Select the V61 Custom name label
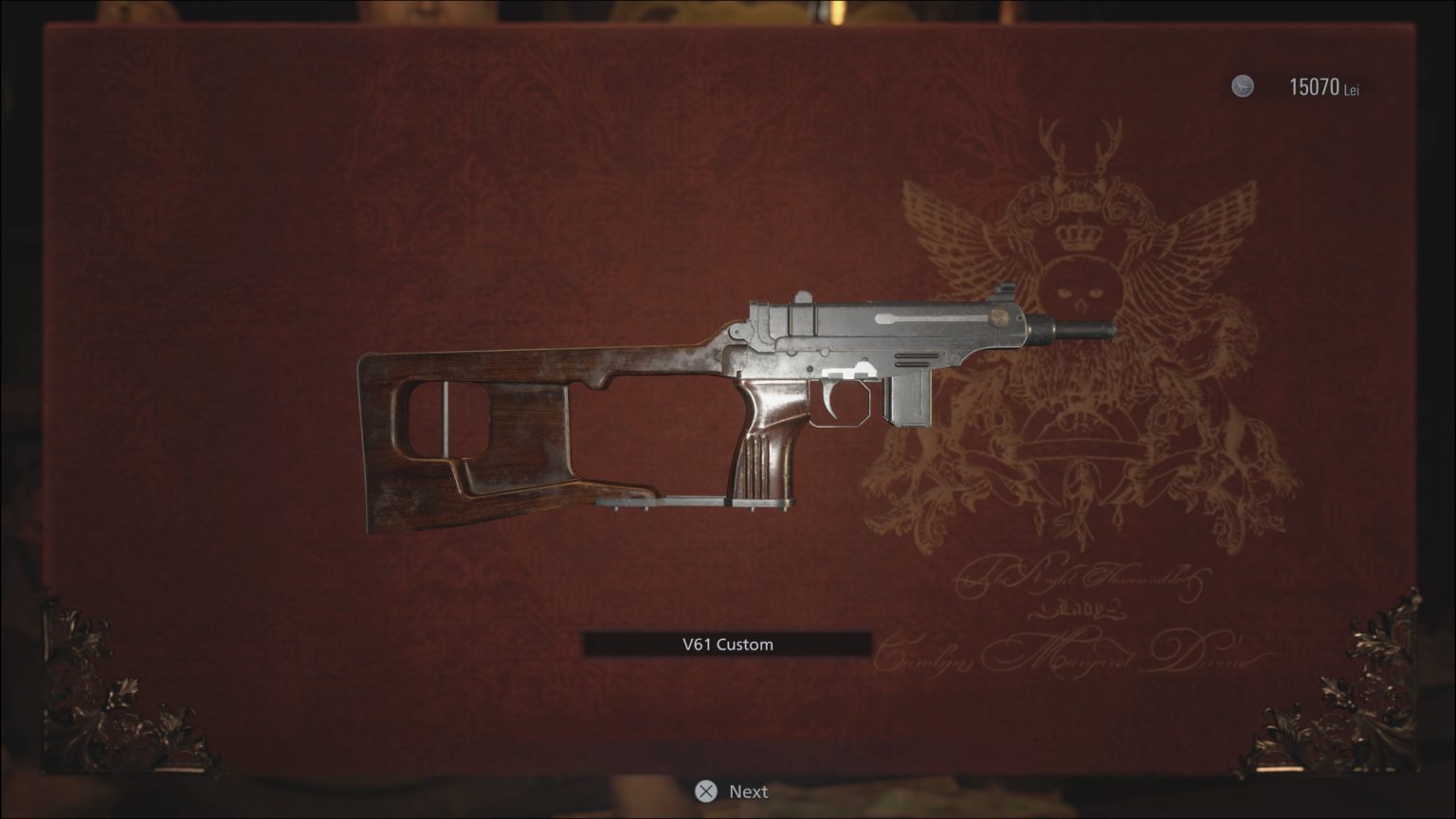The image size is (1456, 819). (x=727, y=644)
